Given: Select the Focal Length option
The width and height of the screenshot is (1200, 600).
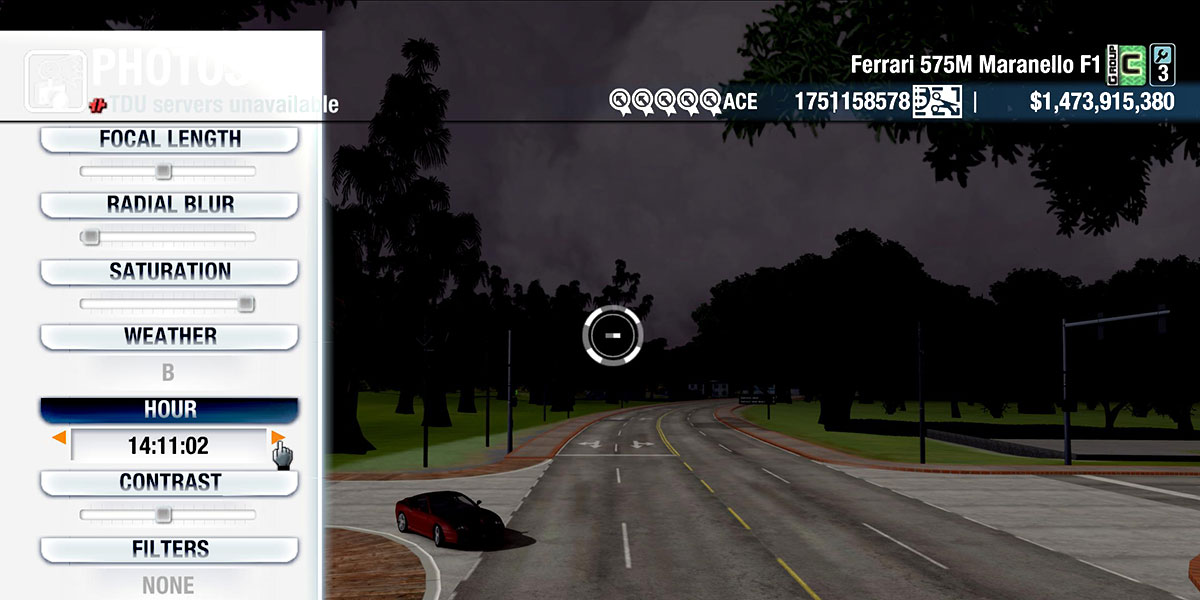Looking at the screenshot, I should pos(169,140).
